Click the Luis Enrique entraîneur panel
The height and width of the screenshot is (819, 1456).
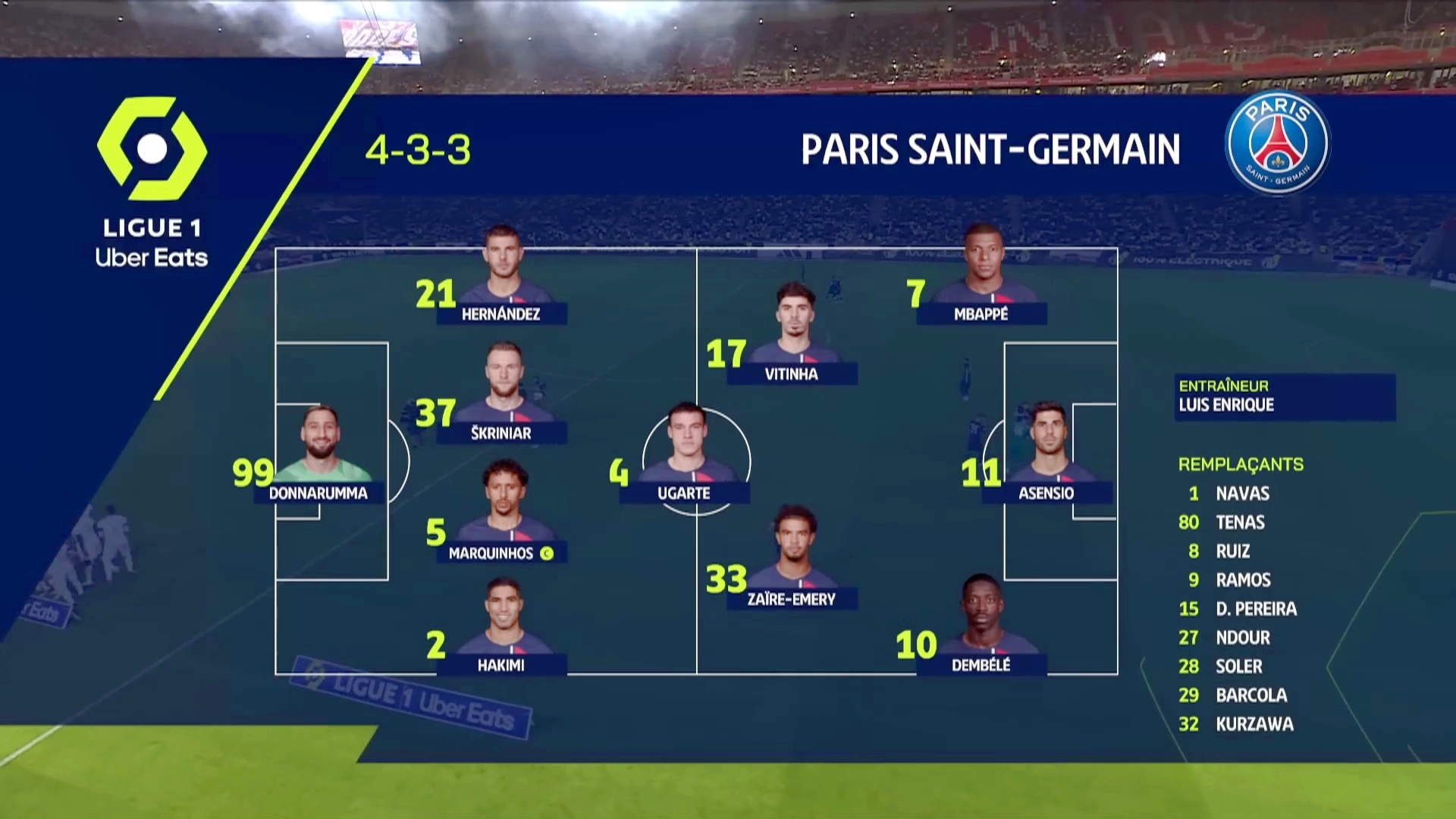click(1285, 397)
